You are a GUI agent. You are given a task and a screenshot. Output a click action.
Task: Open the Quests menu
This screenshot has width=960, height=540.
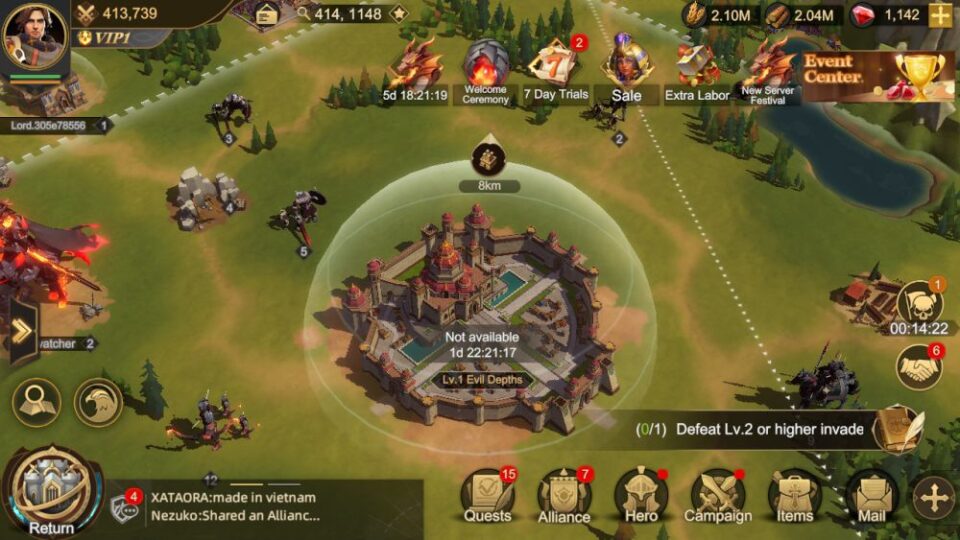[487, 495]
